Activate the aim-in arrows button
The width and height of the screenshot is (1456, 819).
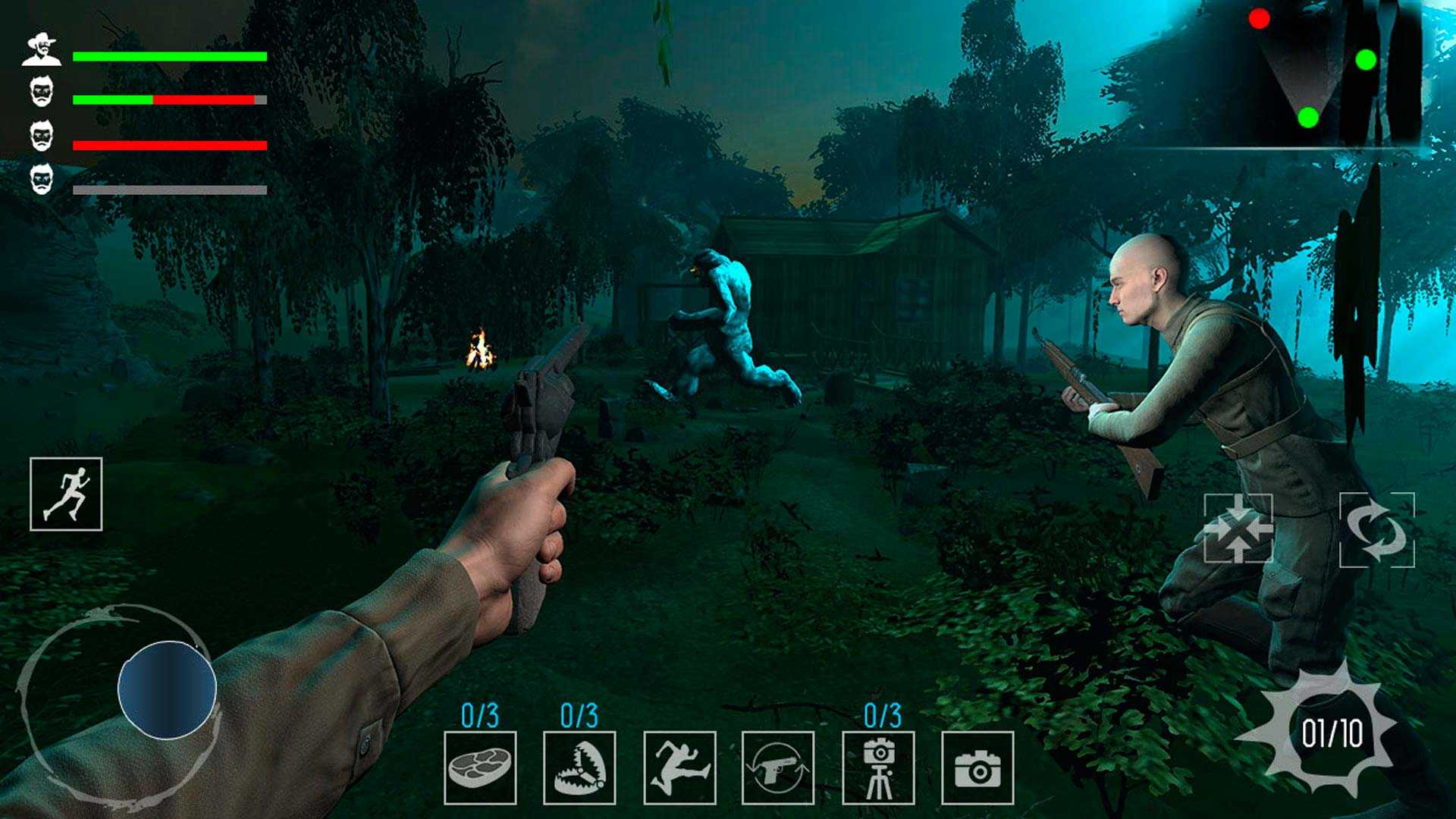pyautogui.click(x=1238, y=528)
